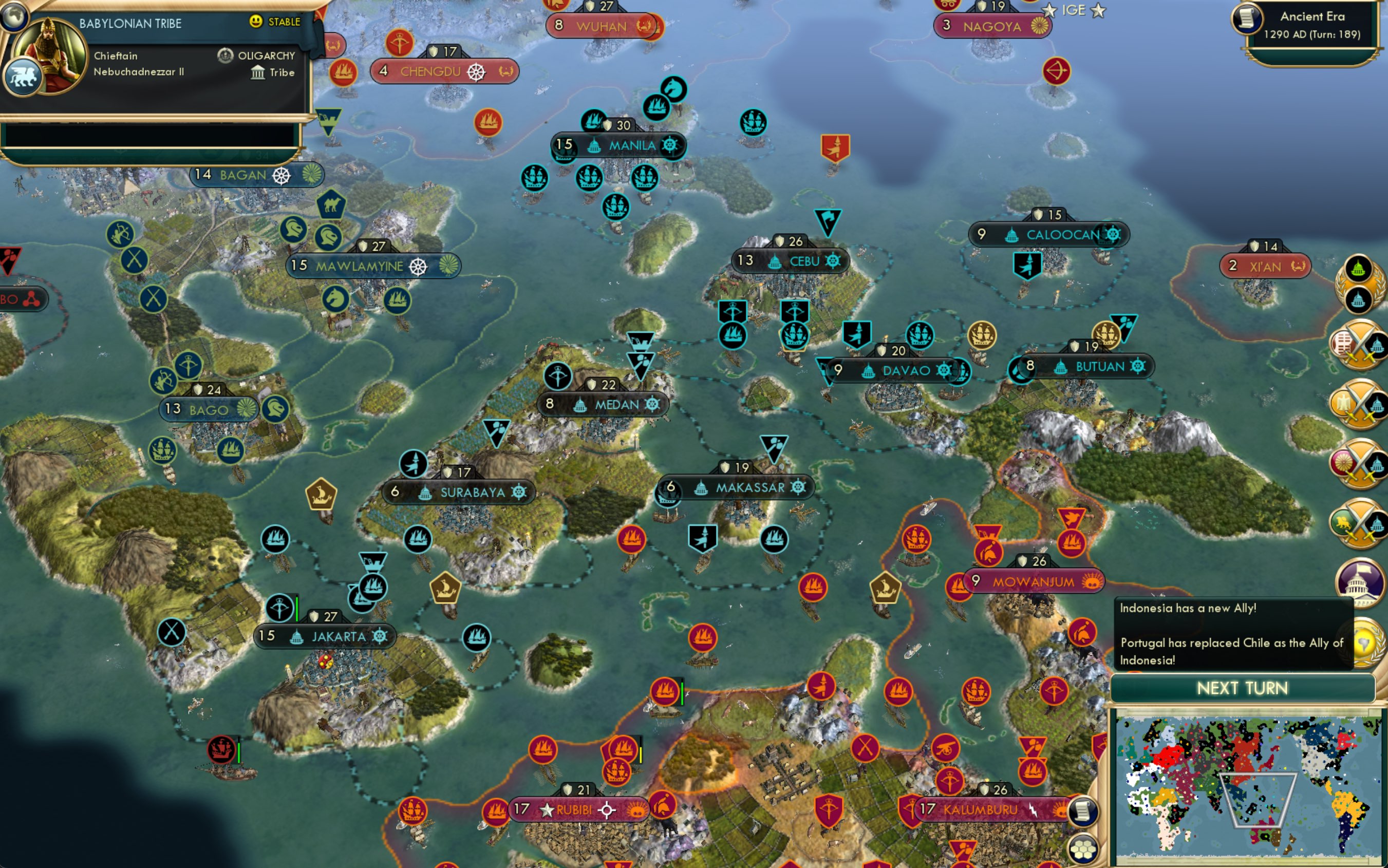This screenshot has width=1388, height=868.
Task: Click the green capitol notification icon
Action: [1358, 268]
